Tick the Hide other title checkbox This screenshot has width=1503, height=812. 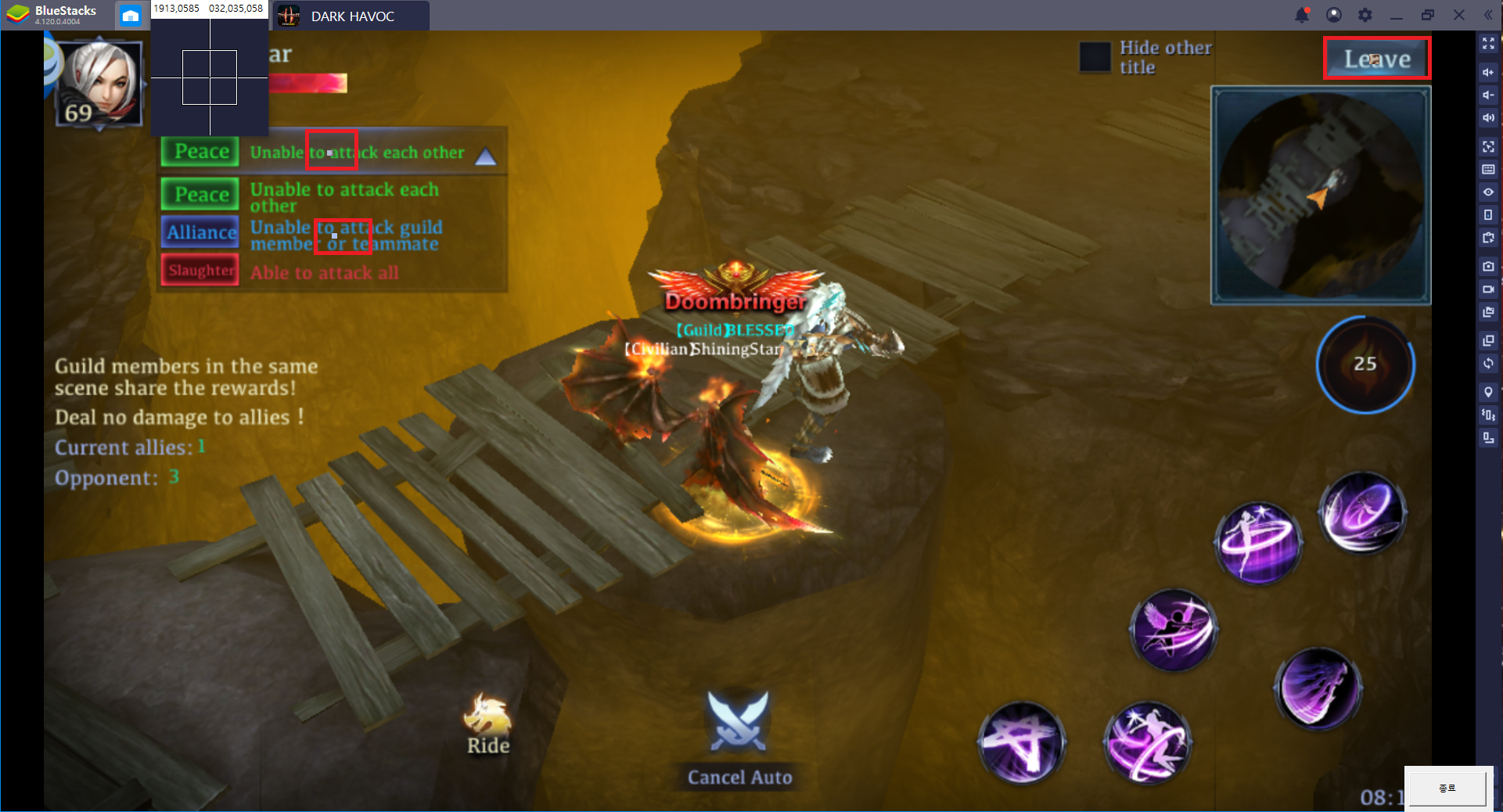(1095, 57)
